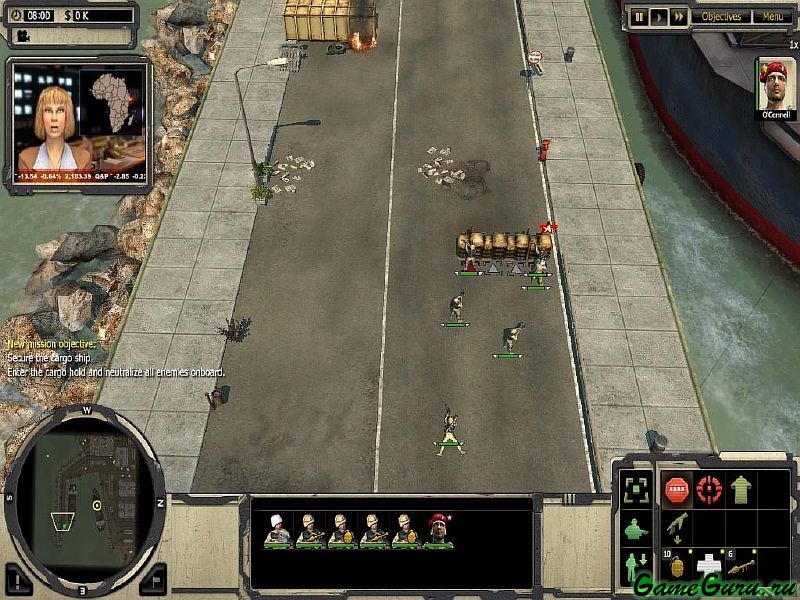Pause the game with the pause button
The width and height of the screenshot is (800, 600).
tap(638, 17)
